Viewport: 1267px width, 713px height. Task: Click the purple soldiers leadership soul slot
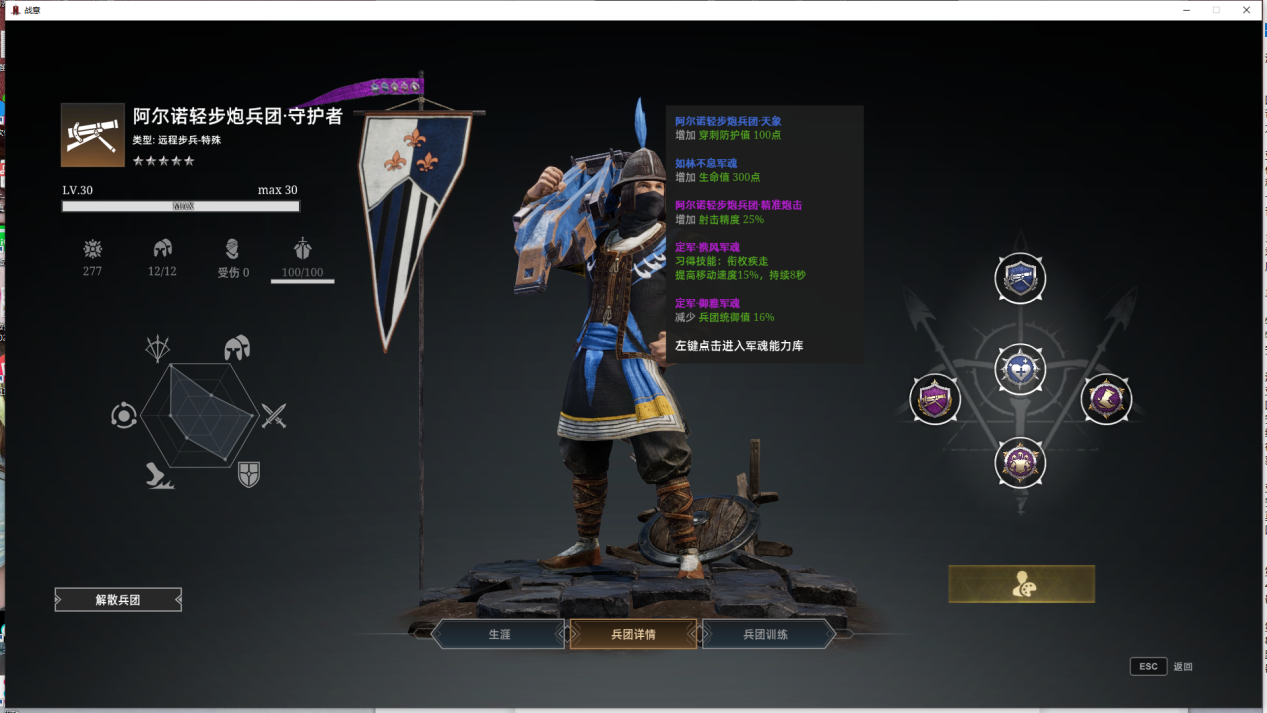click(1020, 463)
